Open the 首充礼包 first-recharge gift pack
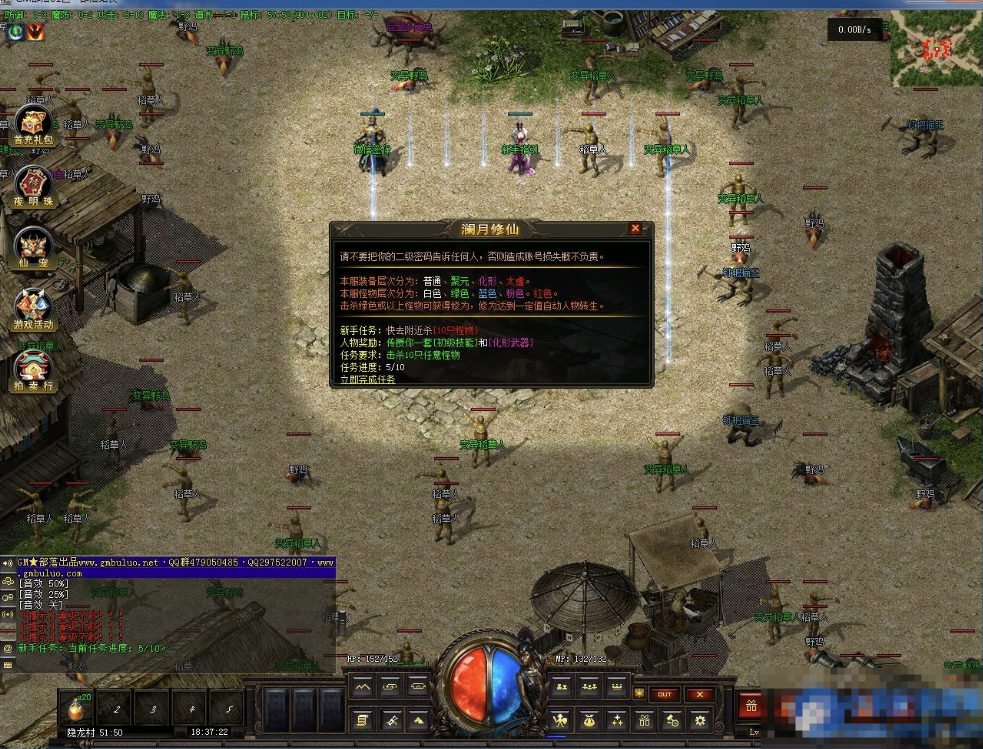The width and height of the screenshot is (983, 749). 34,125
